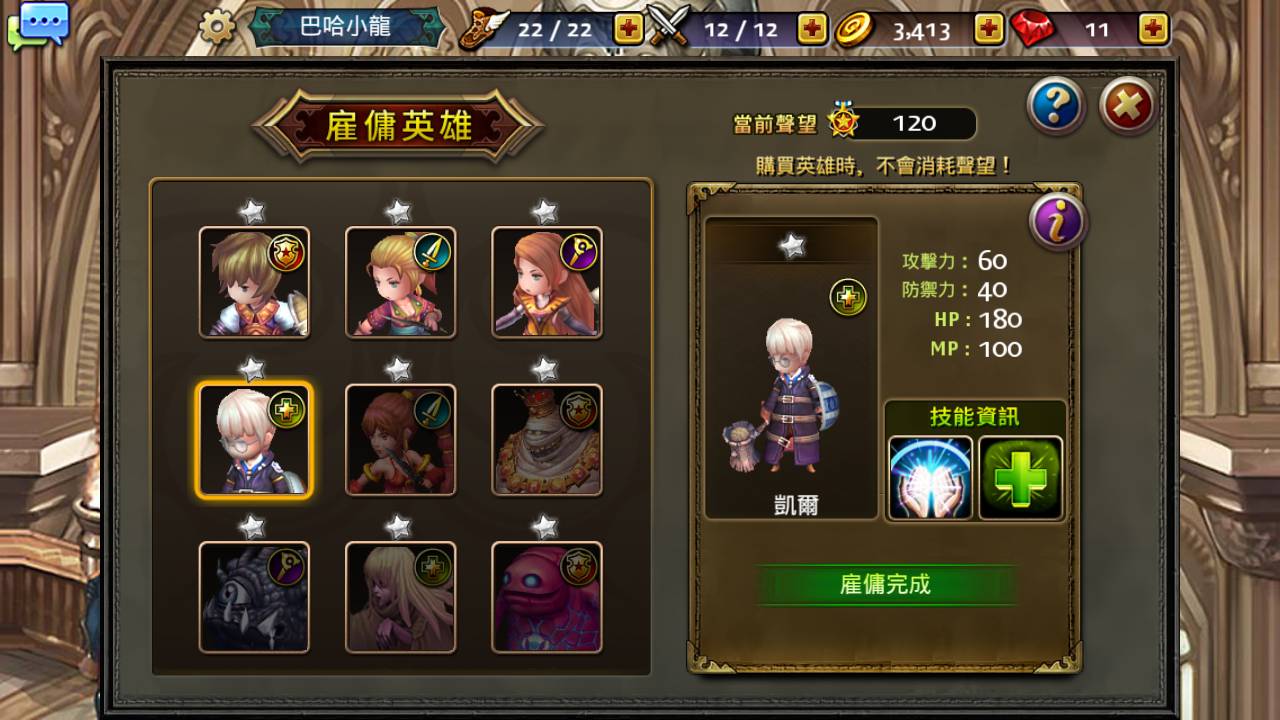This screenshot has width=1280, height=720.
Task: Click the reputation value 120 field
Action: [917, 124]
